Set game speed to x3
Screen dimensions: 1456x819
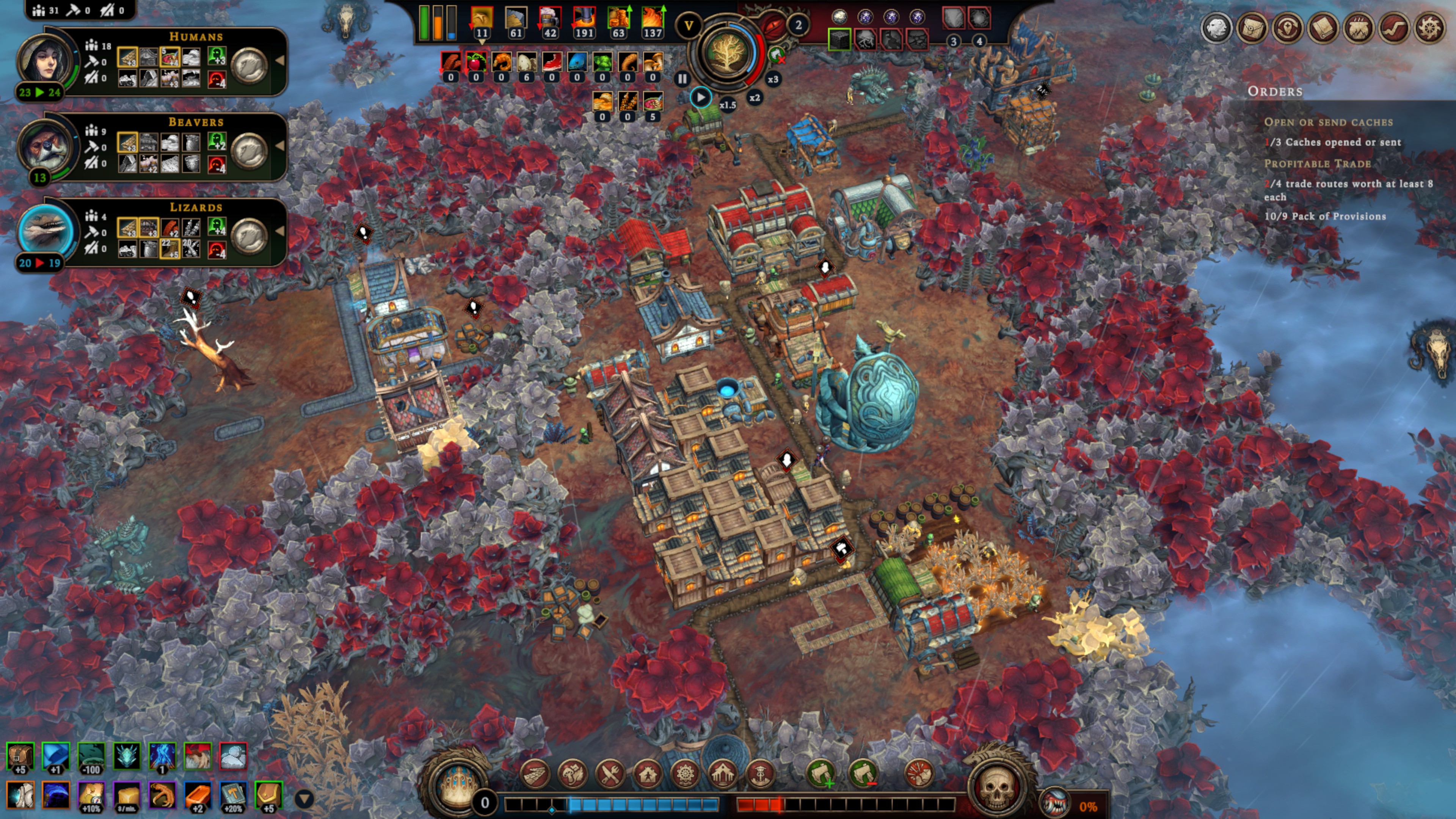coord(773,79)
